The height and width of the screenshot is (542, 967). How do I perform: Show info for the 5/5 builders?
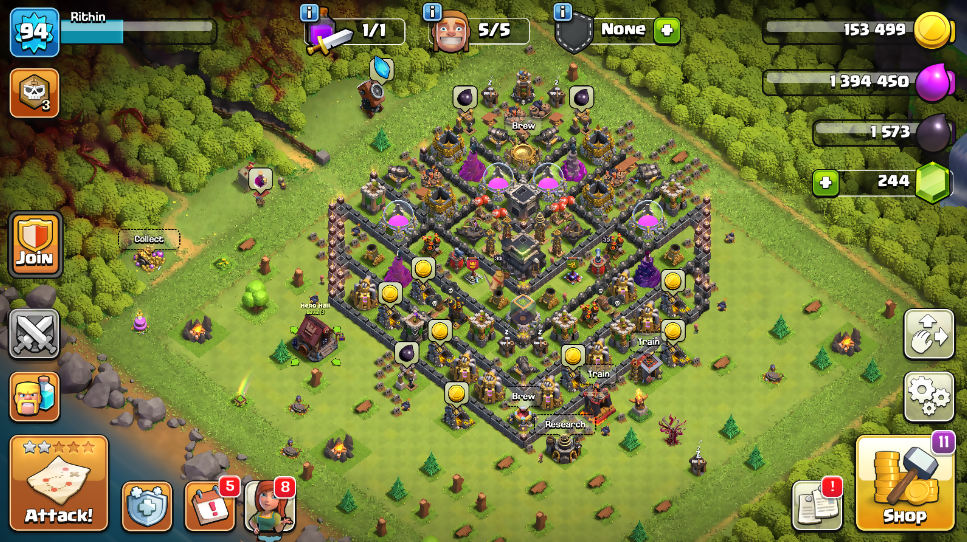(x=432, y=12)
